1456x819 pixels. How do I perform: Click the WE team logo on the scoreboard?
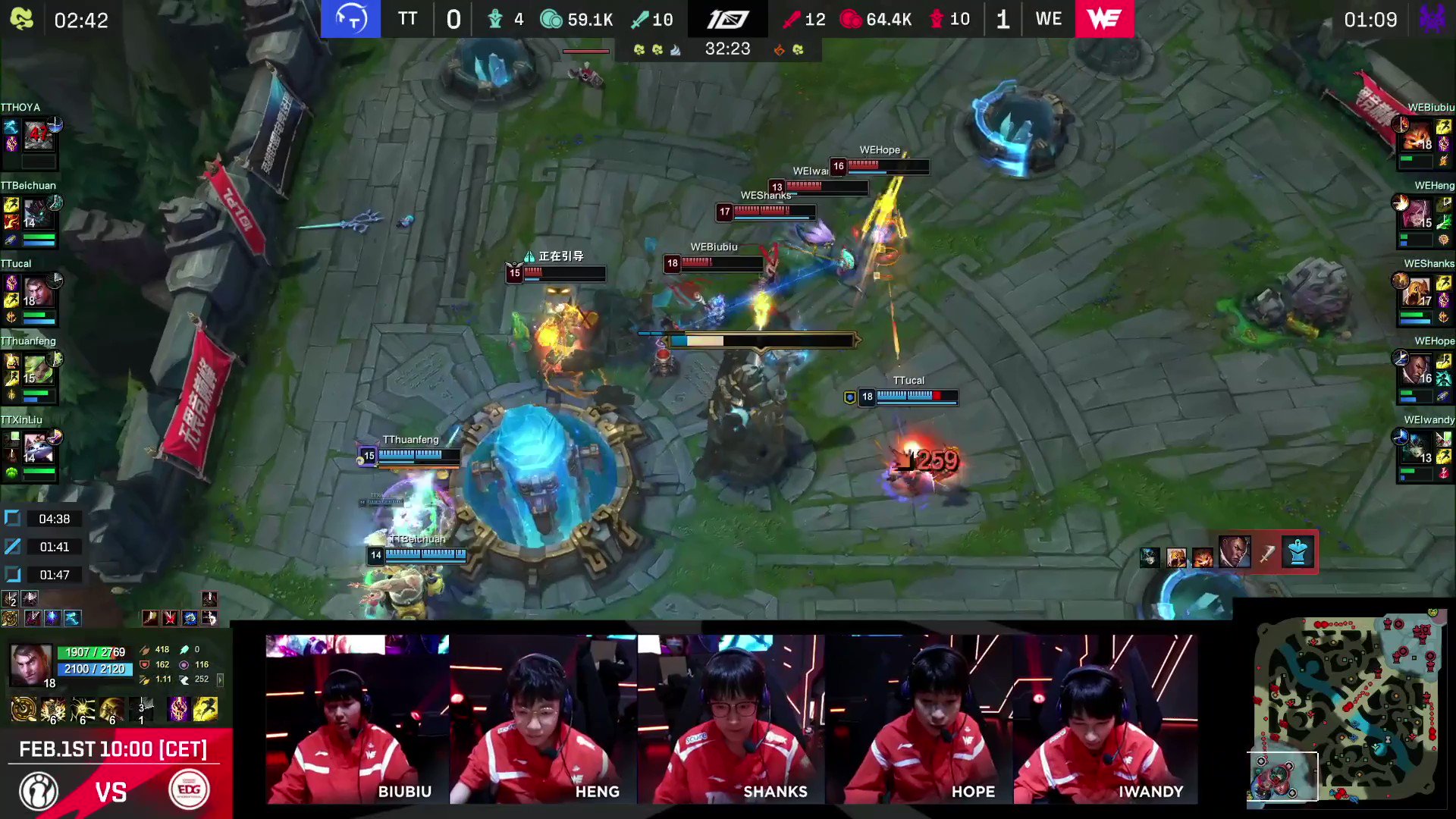pos(1105,19)
